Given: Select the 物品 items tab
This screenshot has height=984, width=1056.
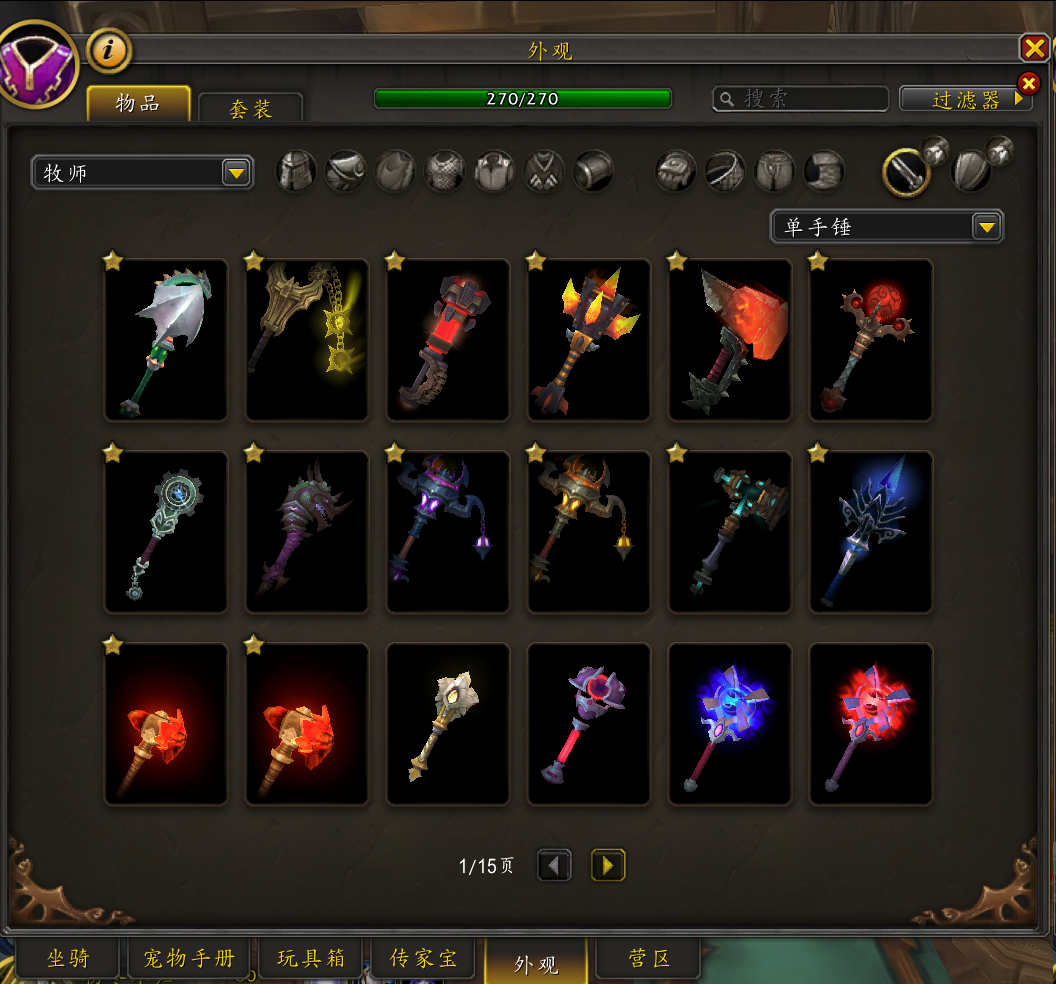Looking at the screenshot, I should coord(138,103).
